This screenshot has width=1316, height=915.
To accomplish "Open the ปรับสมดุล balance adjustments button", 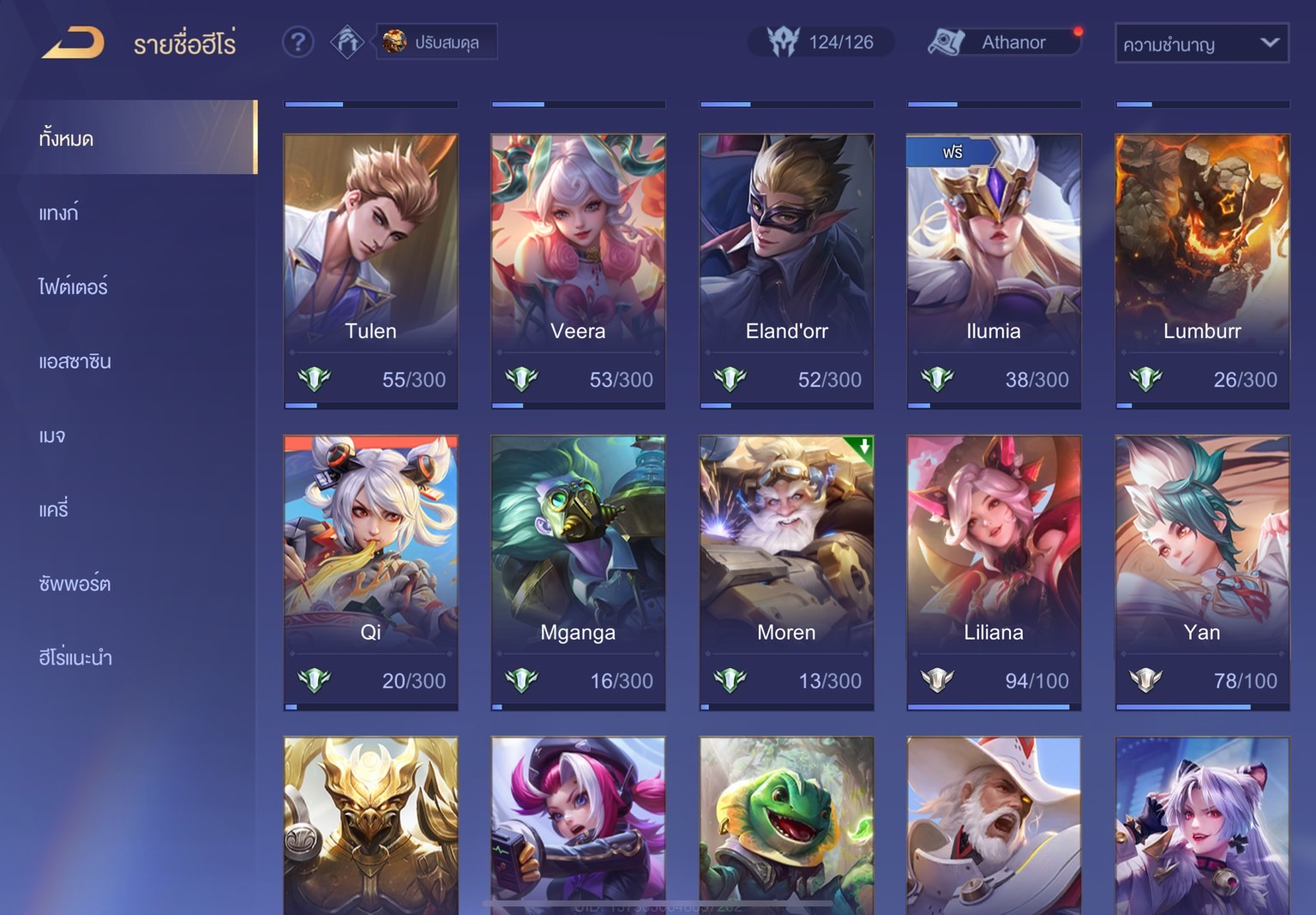I will click(436, 42).
